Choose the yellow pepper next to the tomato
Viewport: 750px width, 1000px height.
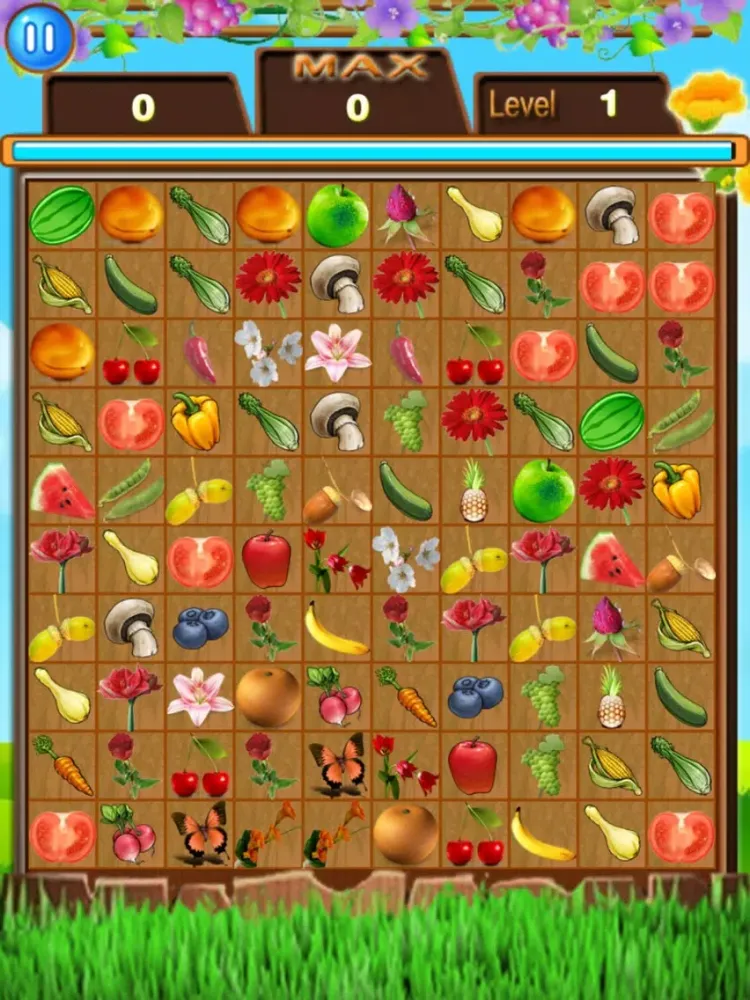click(x=199, y=421)
